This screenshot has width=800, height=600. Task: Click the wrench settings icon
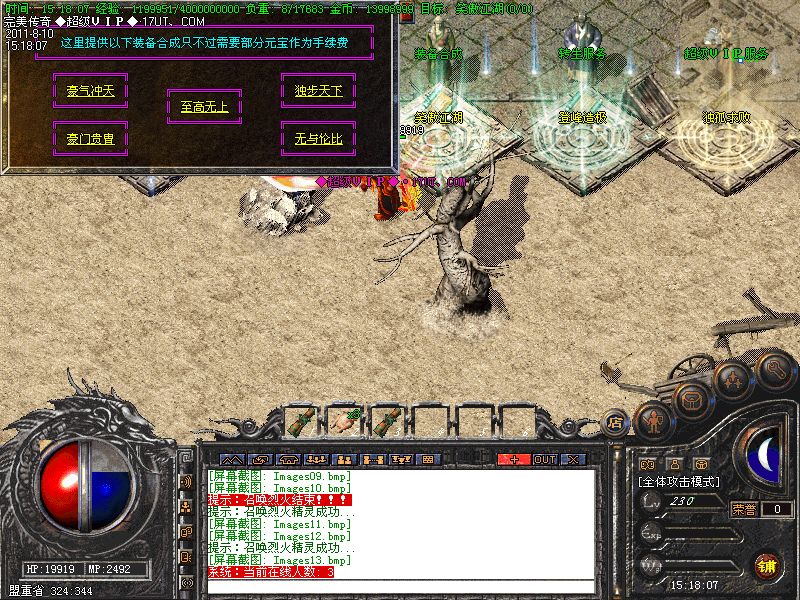coord(774,369)
